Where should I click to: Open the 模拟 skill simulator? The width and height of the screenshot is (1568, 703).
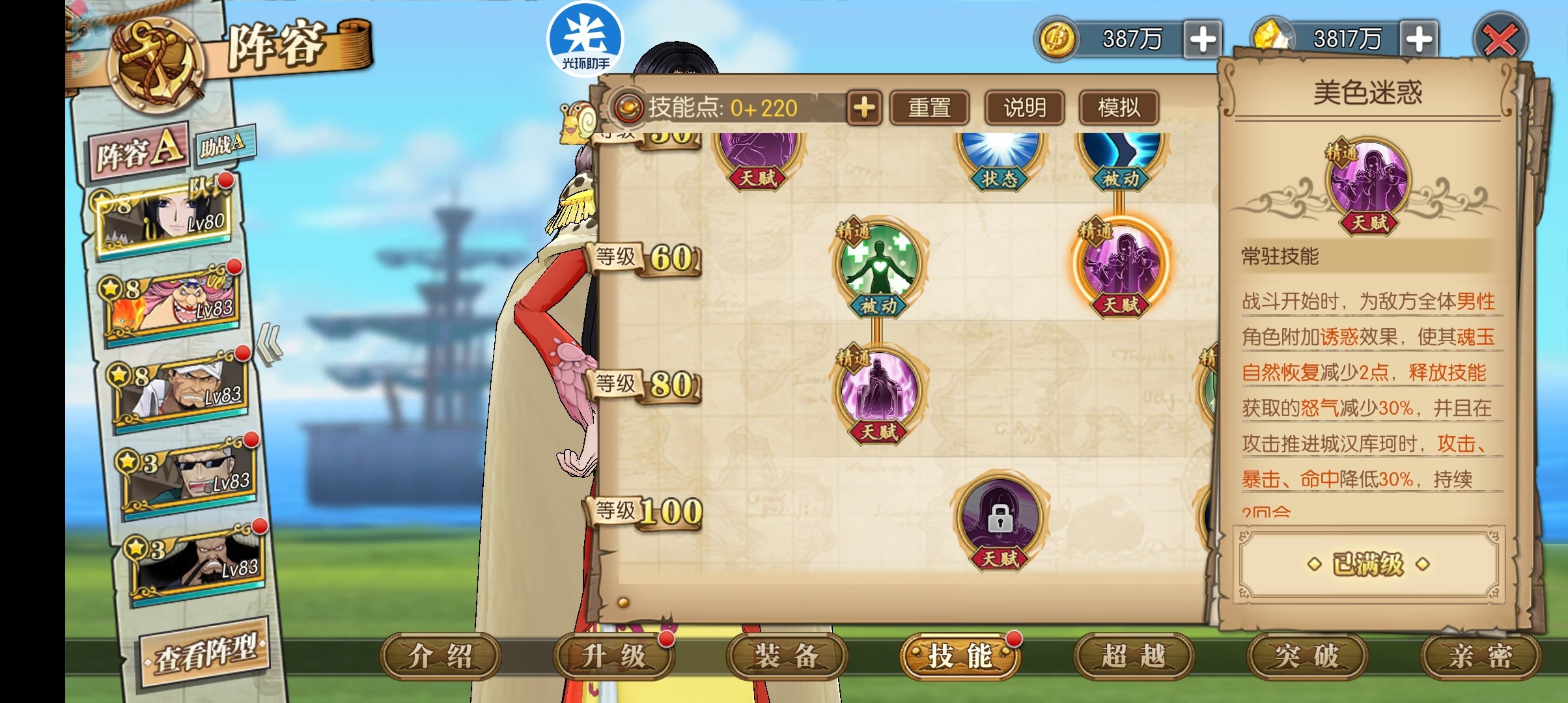coord(1119,107)
